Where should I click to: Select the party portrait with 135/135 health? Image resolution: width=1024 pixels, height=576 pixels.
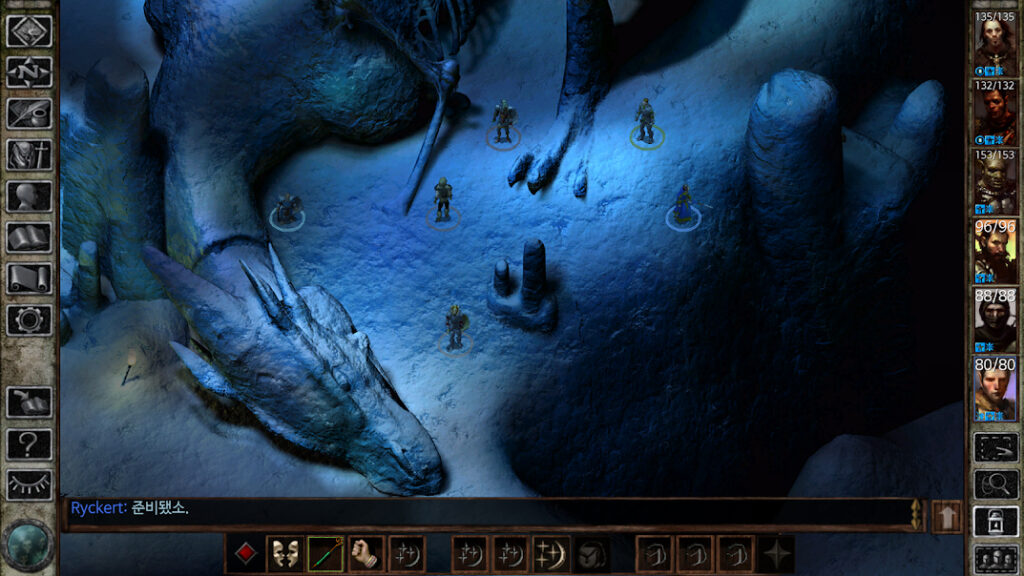[x=995, y=44]
